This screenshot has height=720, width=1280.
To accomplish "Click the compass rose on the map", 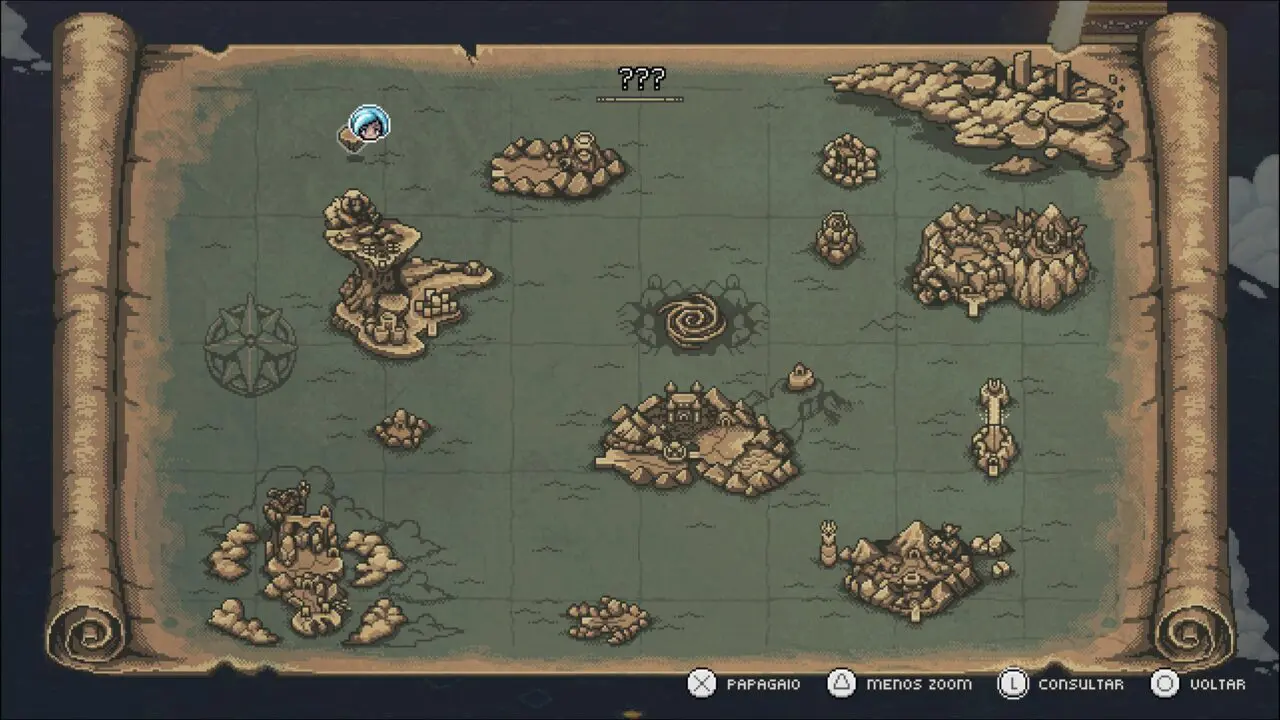I will click(250, 345).
